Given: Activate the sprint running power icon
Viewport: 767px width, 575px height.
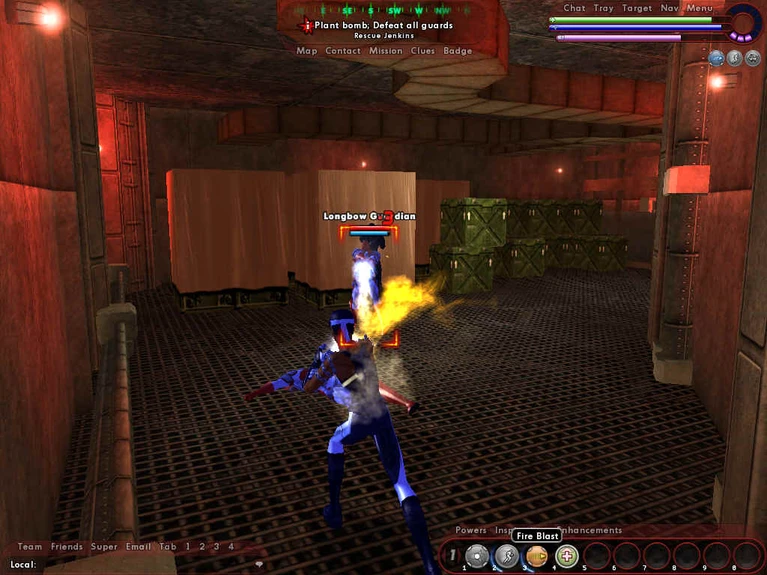Looking at the screenshot, I should point(507,556).
